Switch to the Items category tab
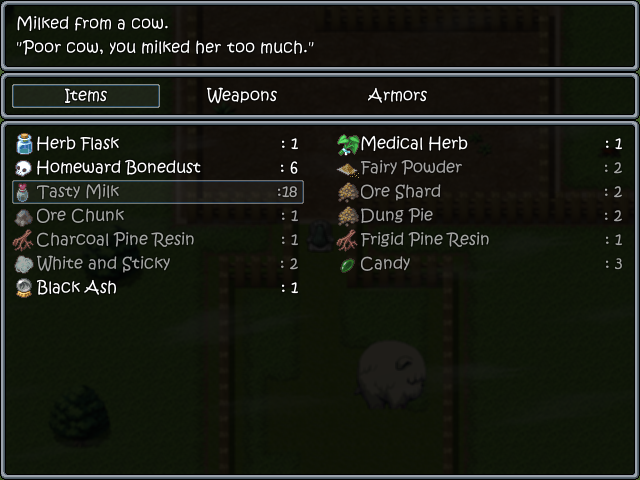This screenshot has height=480, width=640. pos(86,96)
